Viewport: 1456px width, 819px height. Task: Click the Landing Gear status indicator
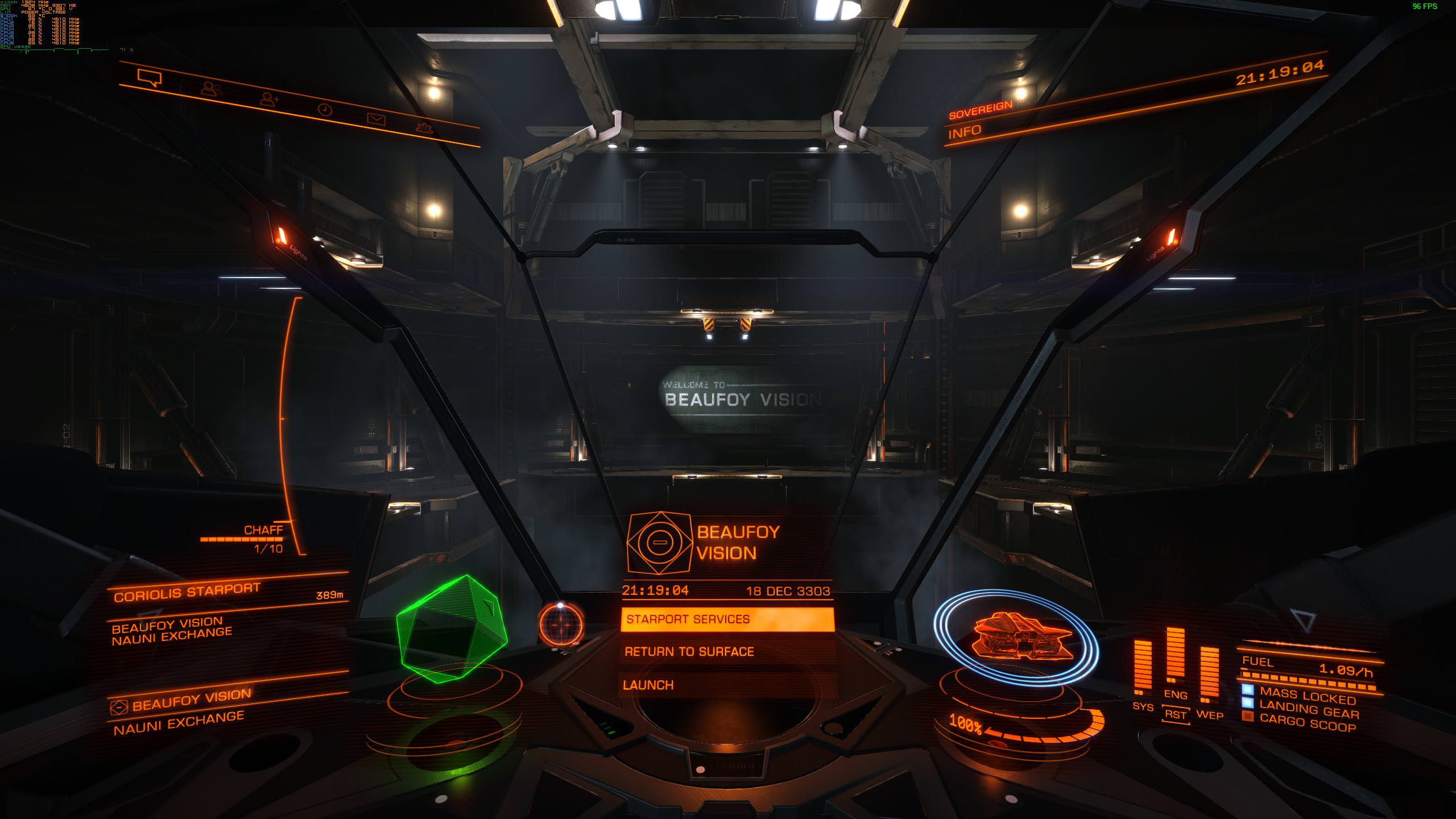coord(1308,710)
